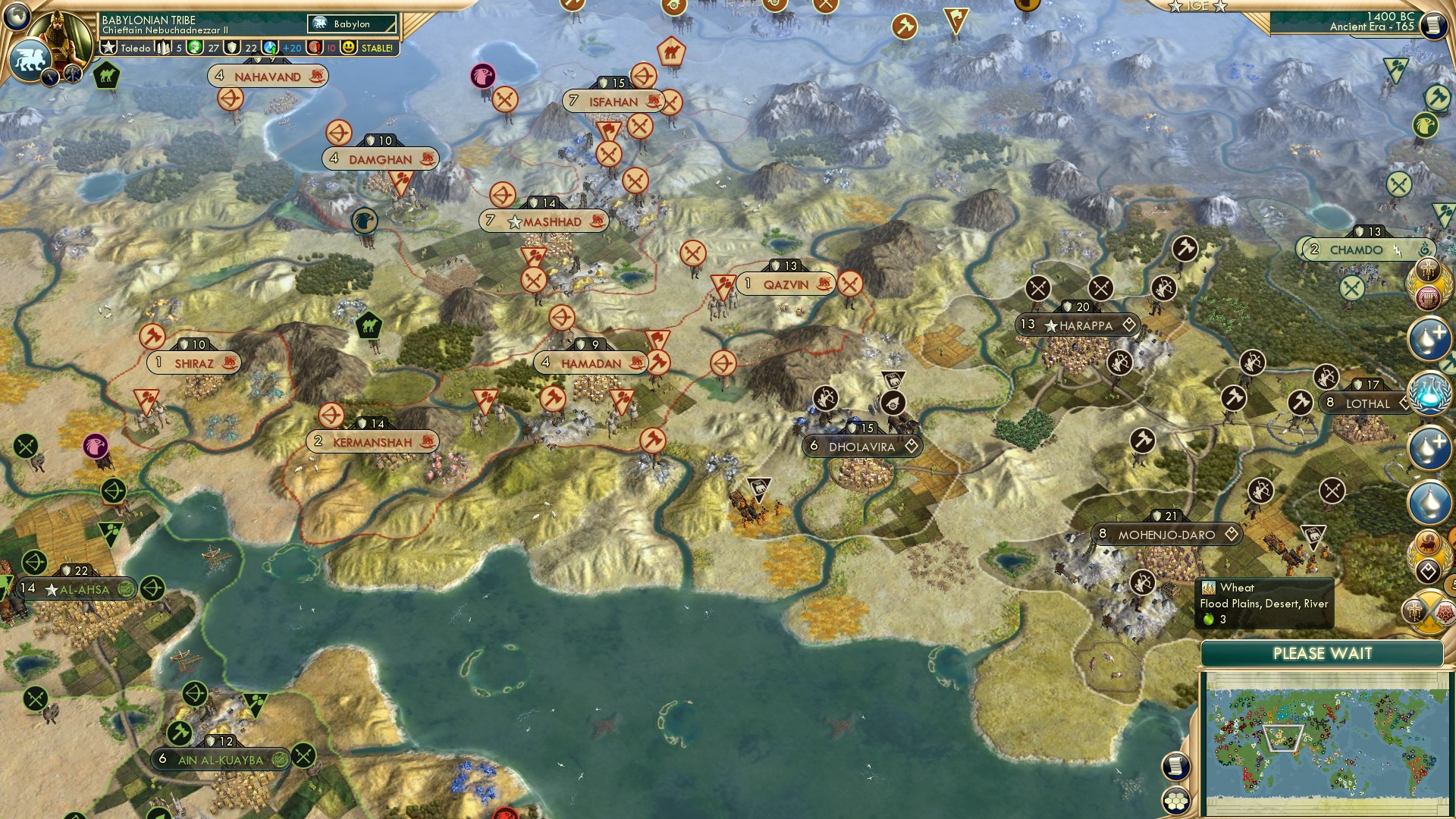Toggle the IGE editor at the top of the screen
Image resolution: width=1456 pixels, height=819 pixels.
[1197, 7]
